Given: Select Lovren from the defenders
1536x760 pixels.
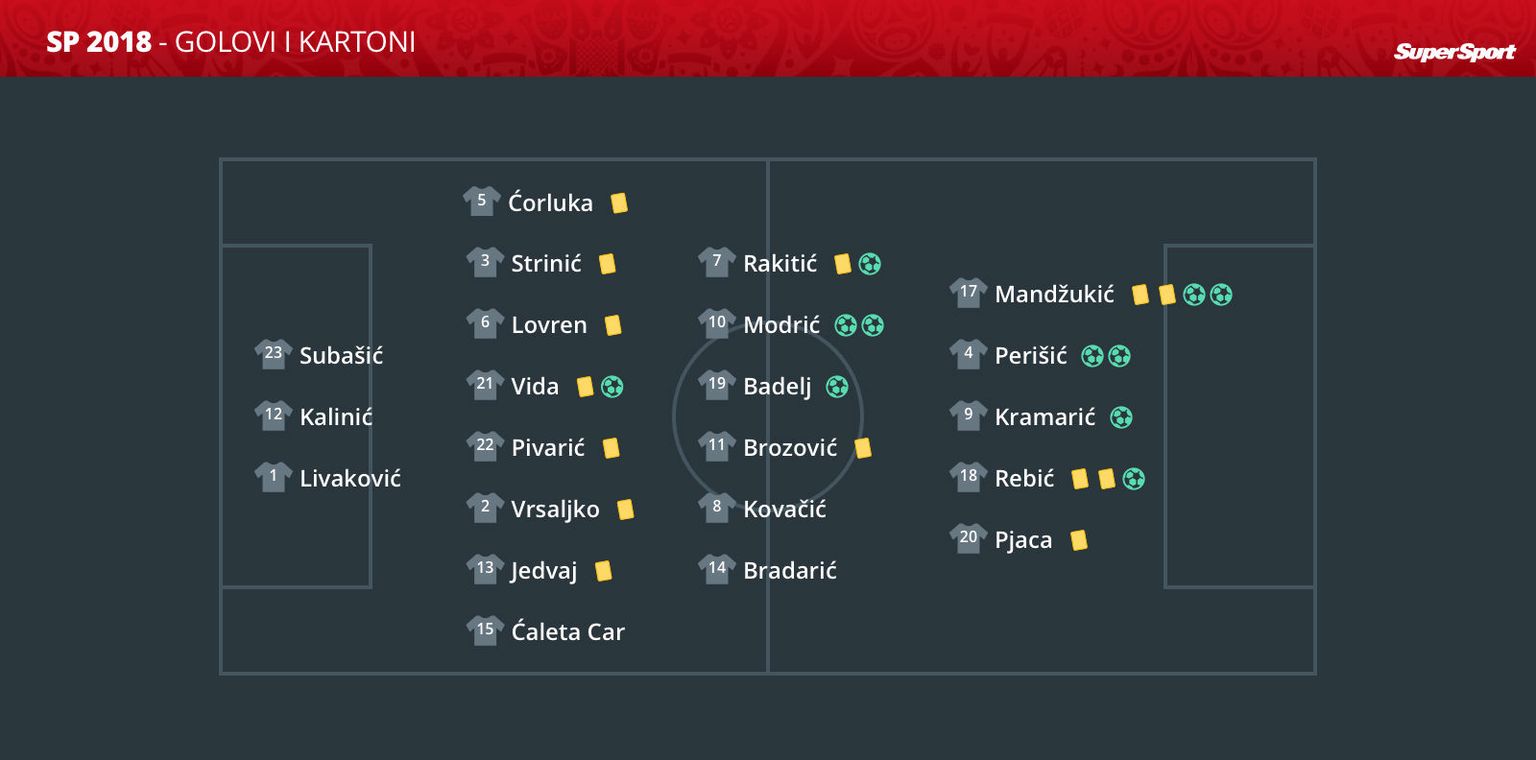Looking at the screenshot, I should (x=548, y=325).
